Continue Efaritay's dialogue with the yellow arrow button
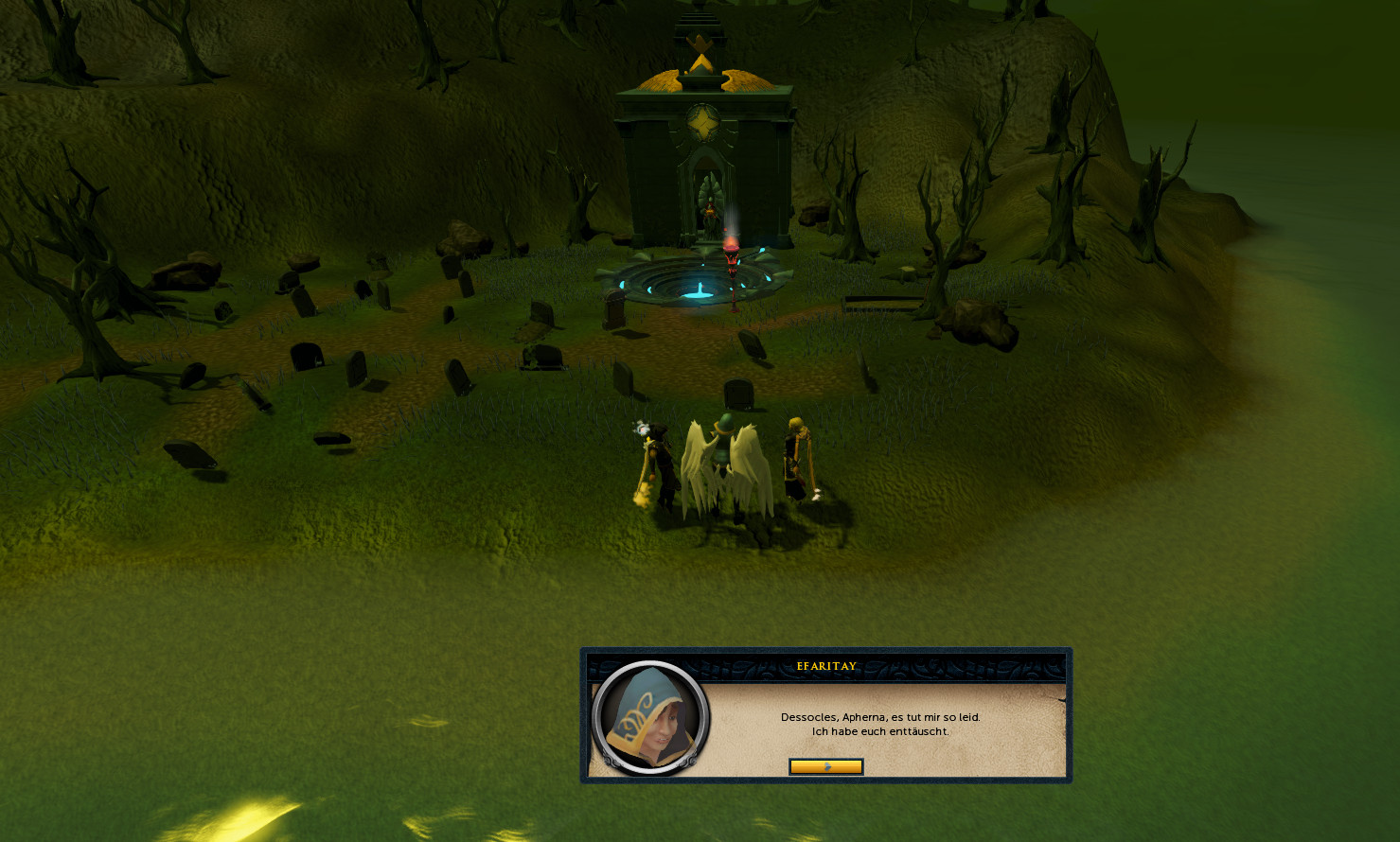This screenshot has width=1400, height=842. [x=825, y=766]
